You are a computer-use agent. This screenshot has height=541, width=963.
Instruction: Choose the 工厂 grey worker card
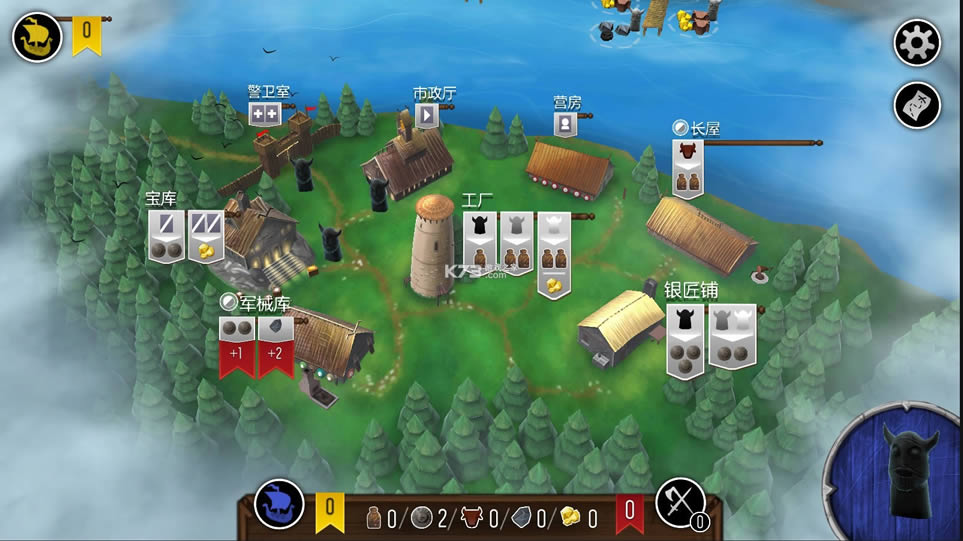click(x=515, y=240)
